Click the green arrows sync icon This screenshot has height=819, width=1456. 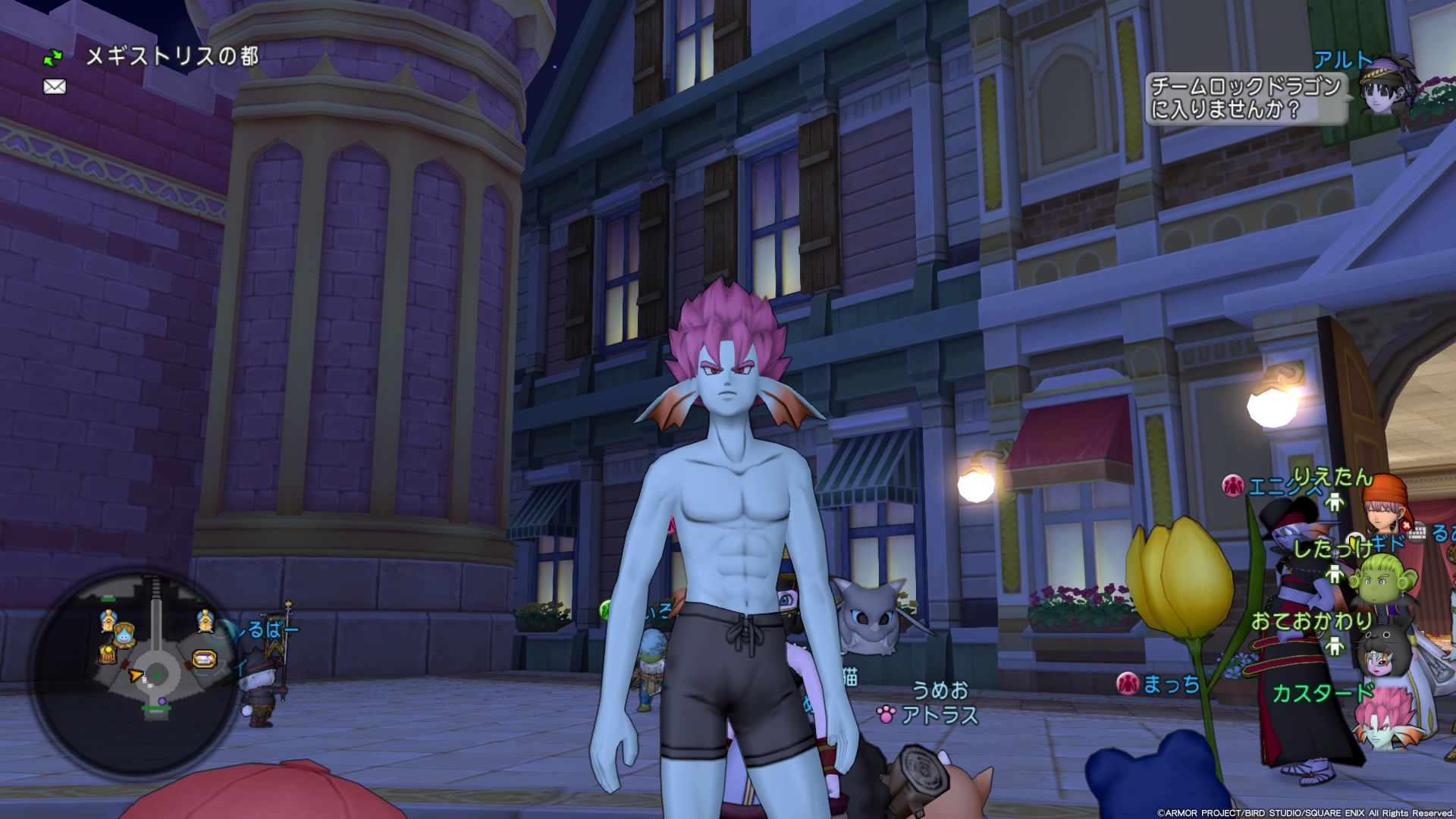53,57
